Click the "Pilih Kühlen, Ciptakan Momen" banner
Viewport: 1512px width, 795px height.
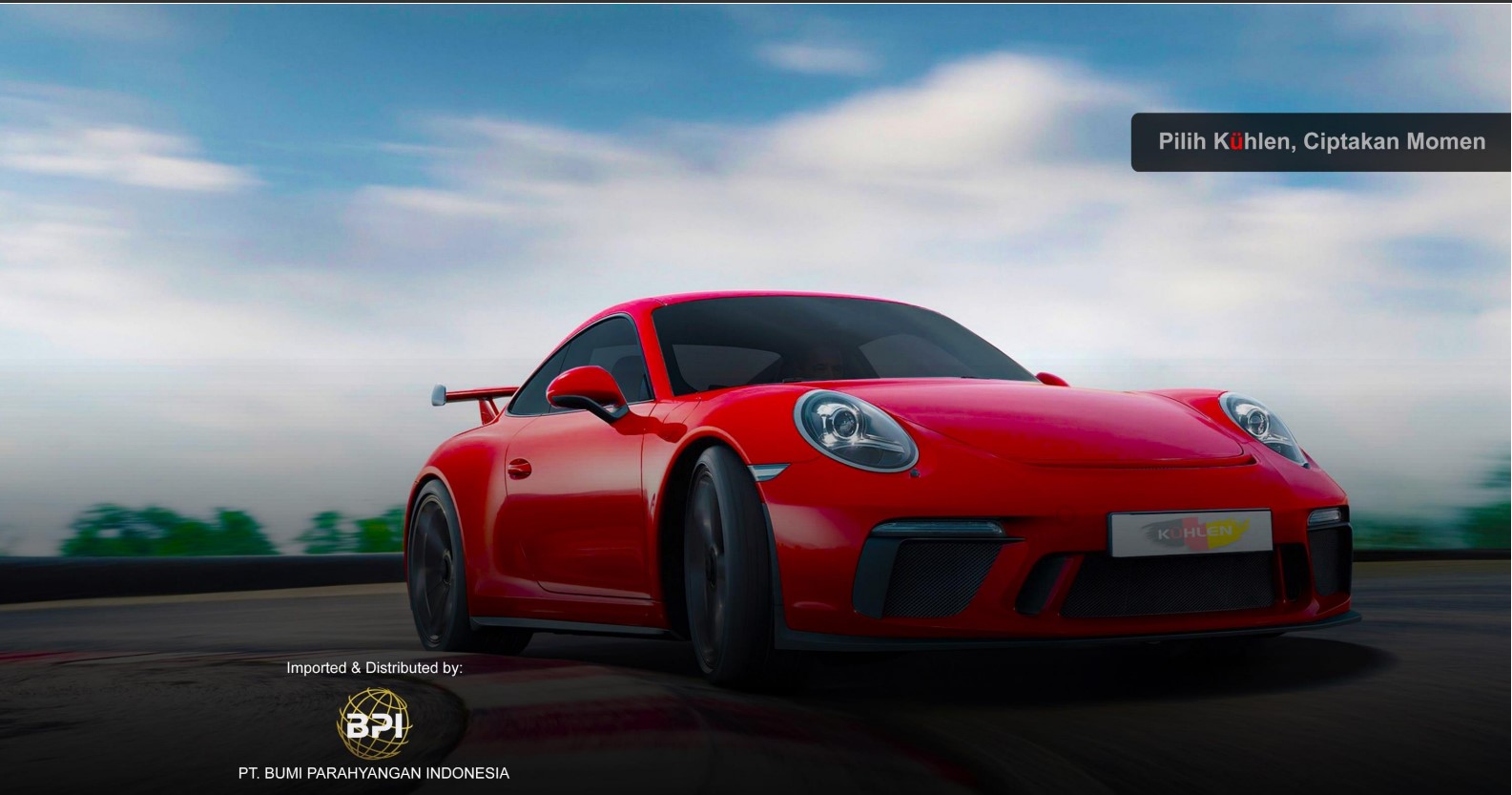coord(1321,142)
